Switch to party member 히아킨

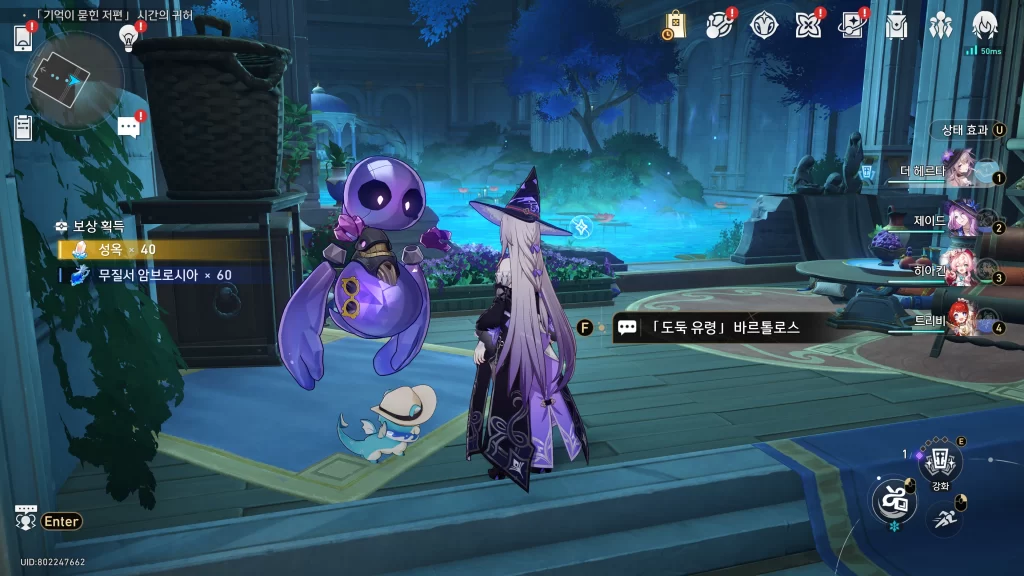[x=960, y=269]
